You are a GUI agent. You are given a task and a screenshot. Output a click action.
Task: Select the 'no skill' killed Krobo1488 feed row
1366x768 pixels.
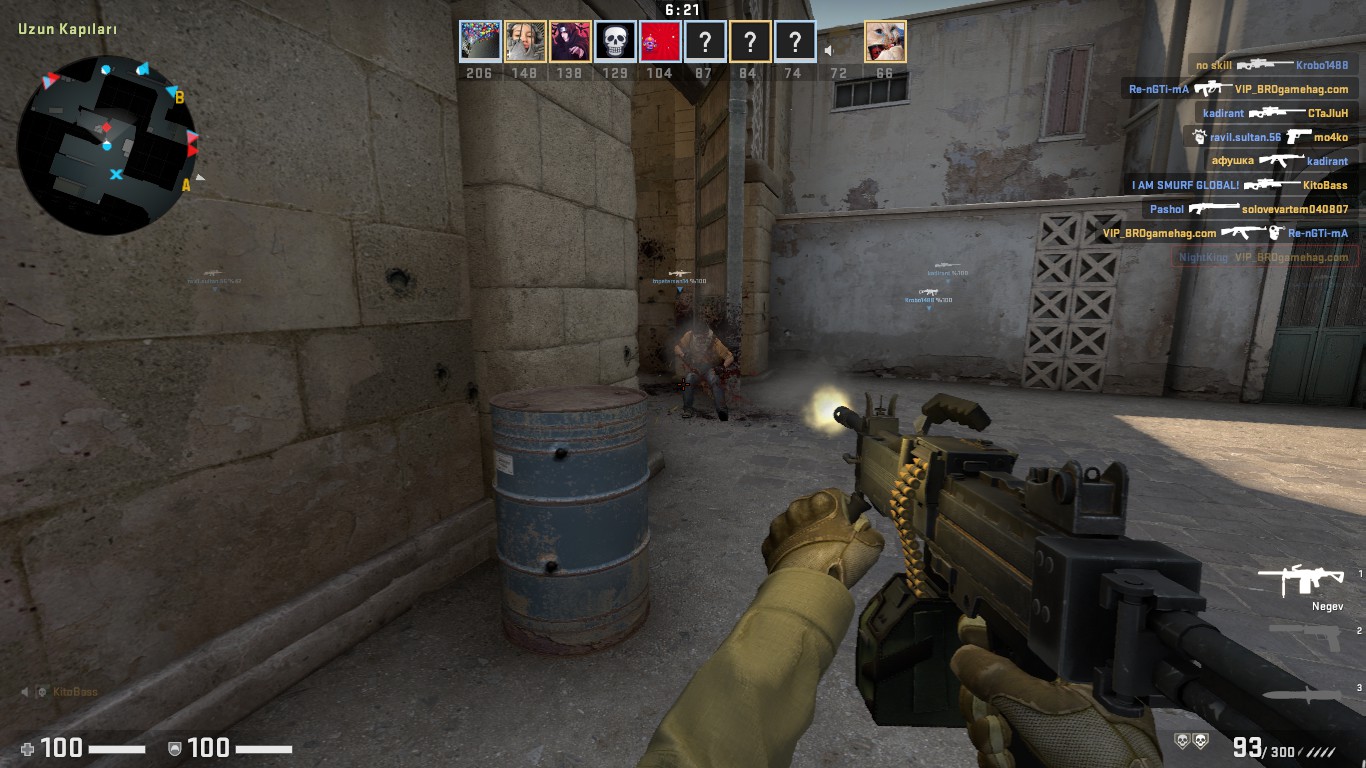click(x=1271, y=65)
